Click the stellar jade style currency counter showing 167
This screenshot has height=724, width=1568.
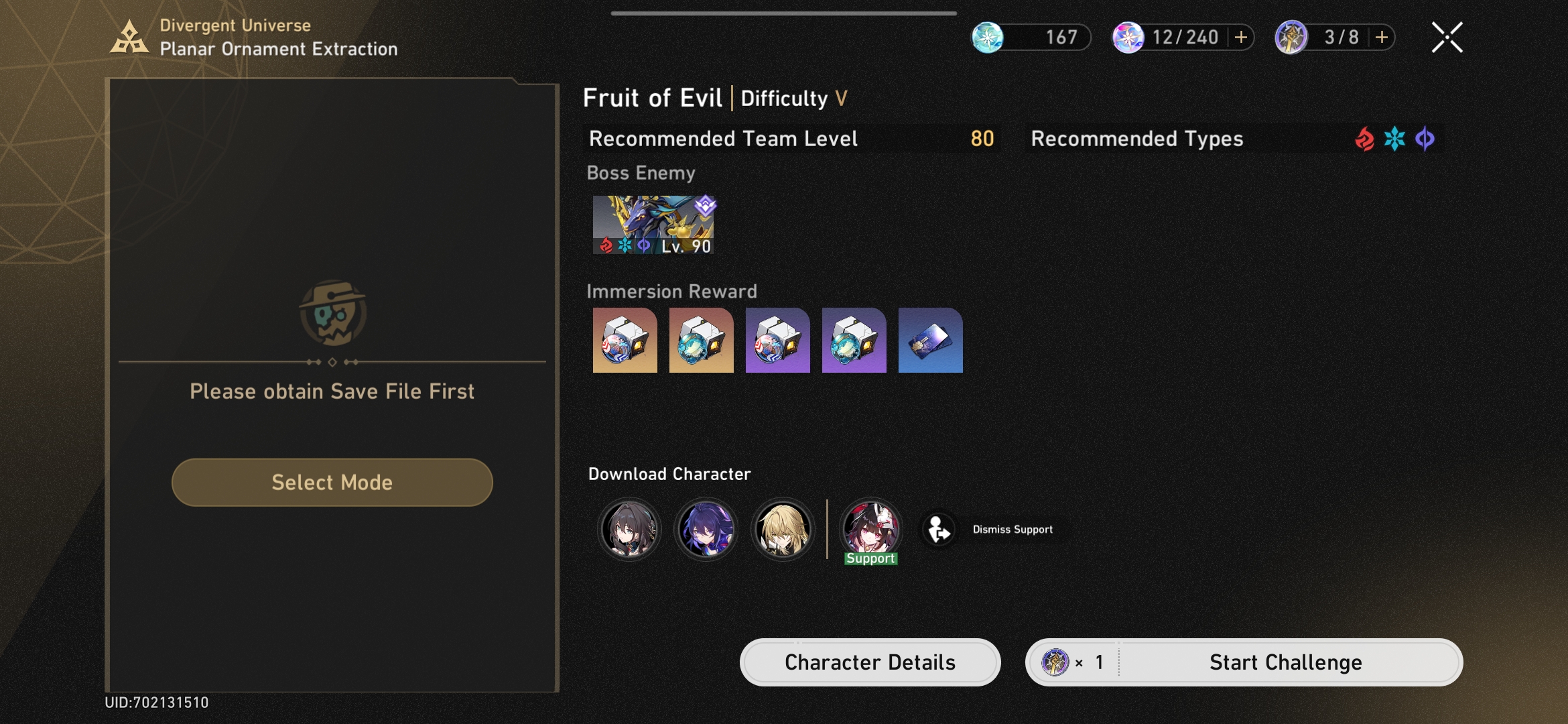1032,38
